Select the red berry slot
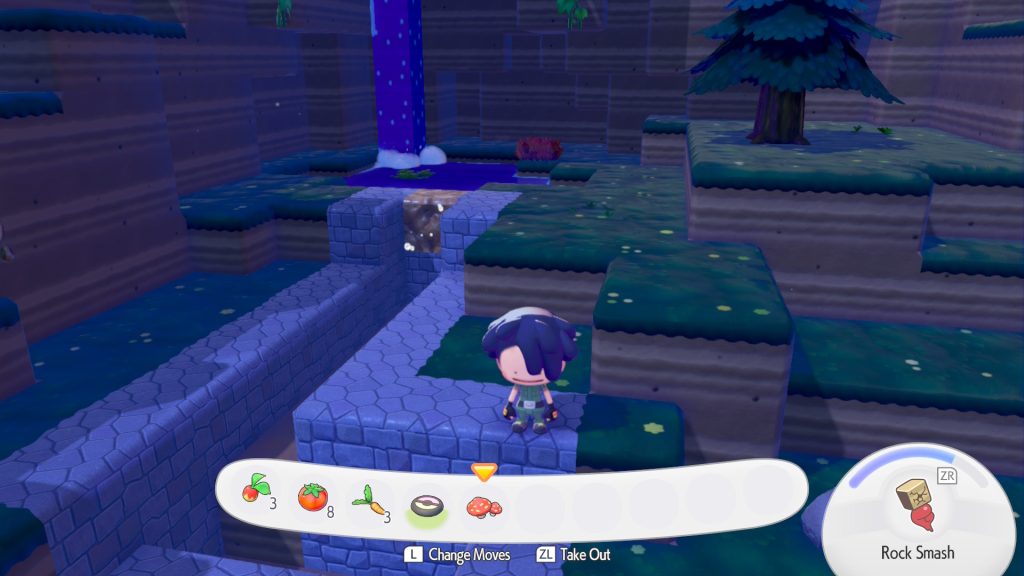Screen dimensions: 1024x576 click(x=254, y=497)
